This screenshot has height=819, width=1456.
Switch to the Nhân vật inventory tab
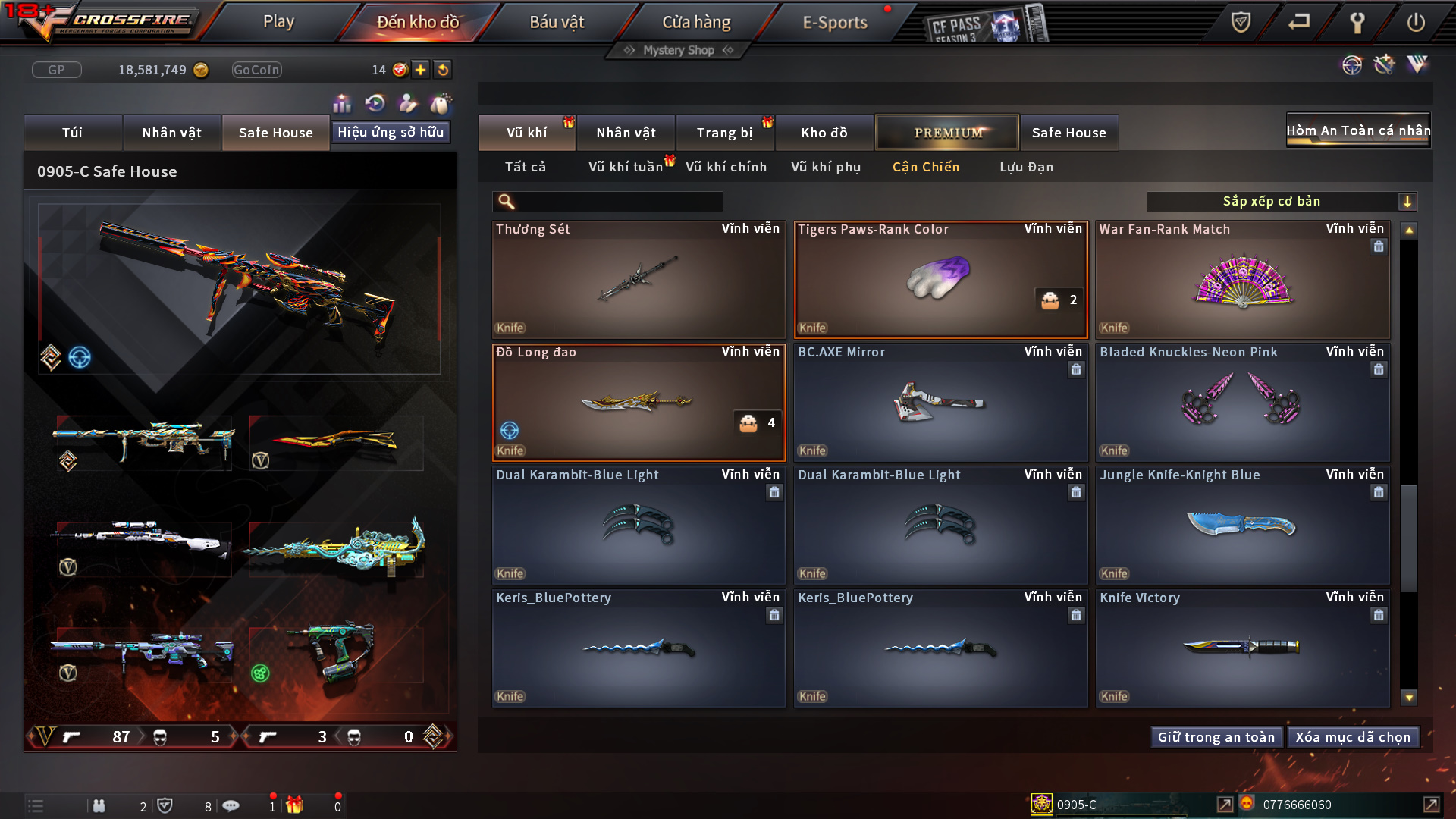[626, 133]
